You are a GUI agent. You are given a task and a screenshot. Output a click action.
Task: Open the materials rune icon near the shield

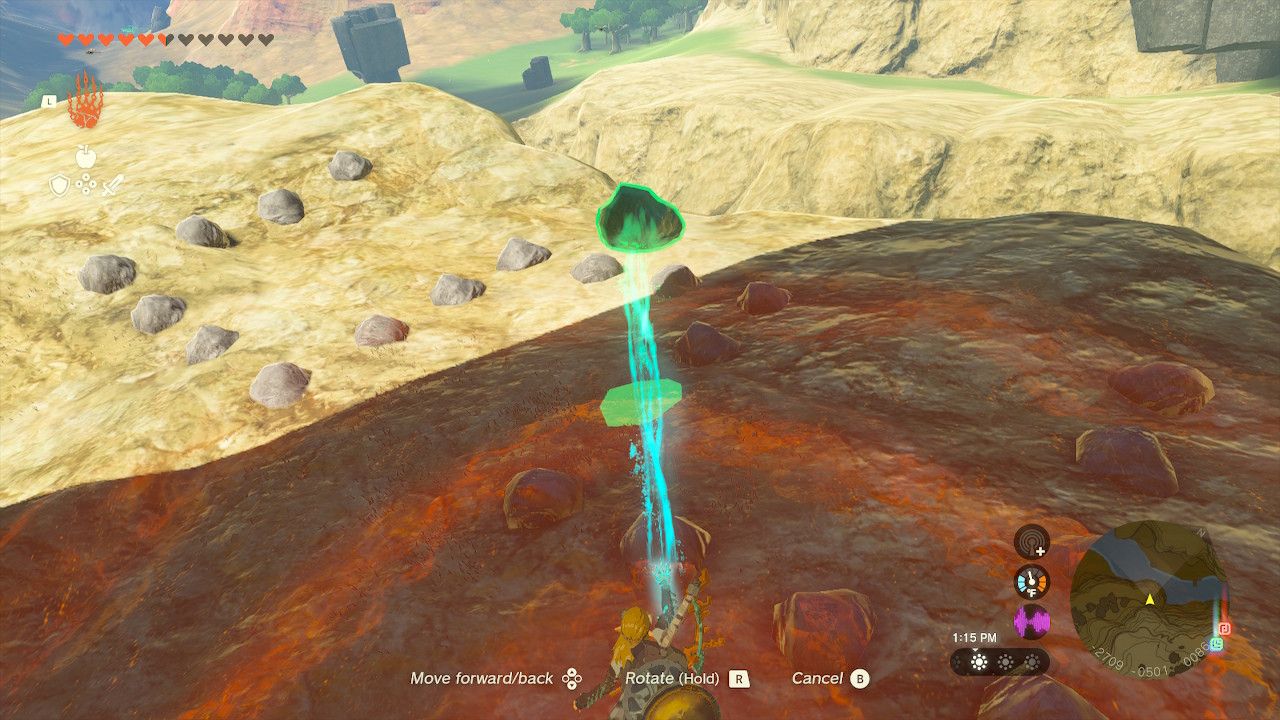(86, 184)
